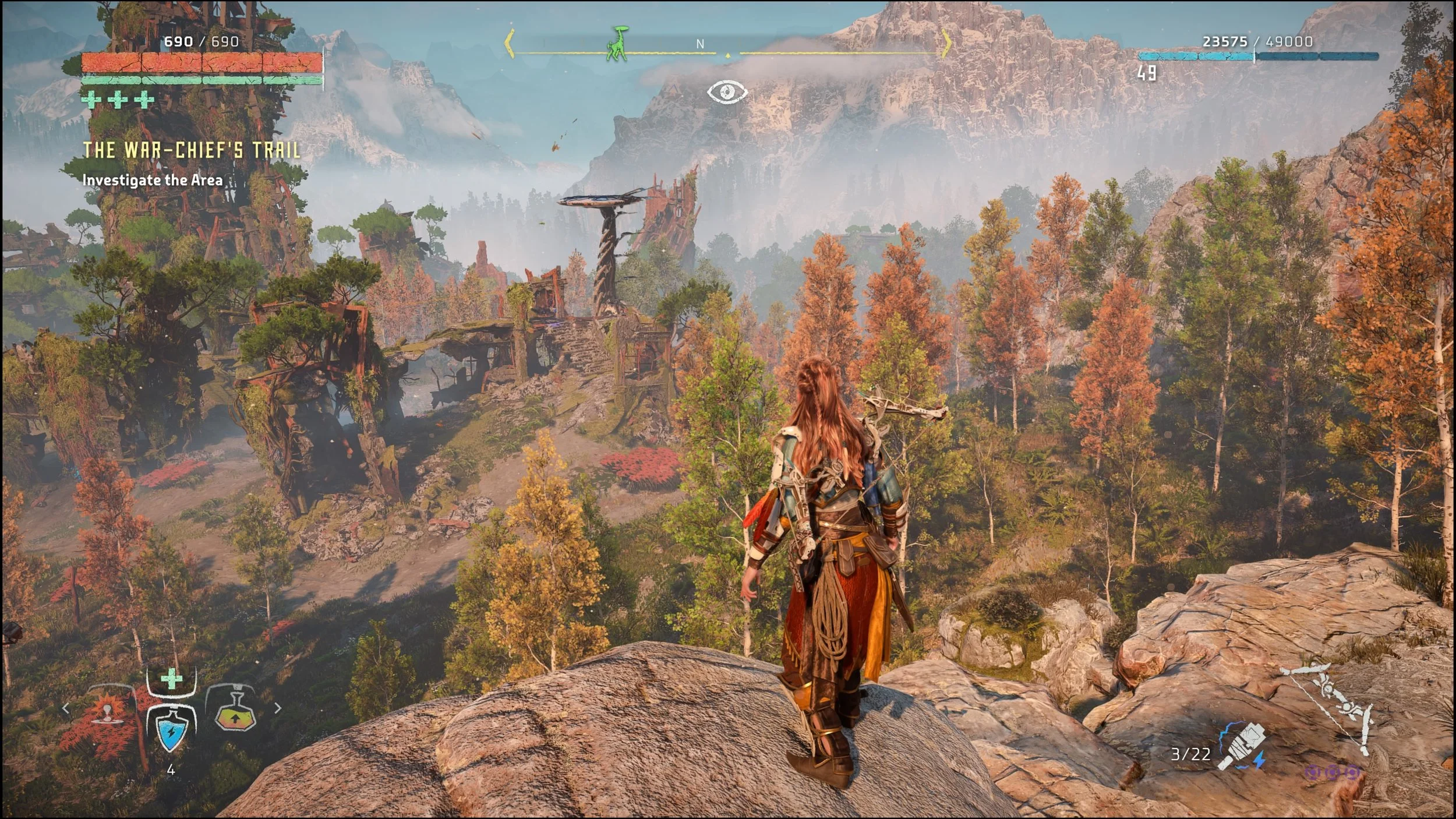
Task: Activate the purple valor surge icons
Action: (x=1332, y=773)
